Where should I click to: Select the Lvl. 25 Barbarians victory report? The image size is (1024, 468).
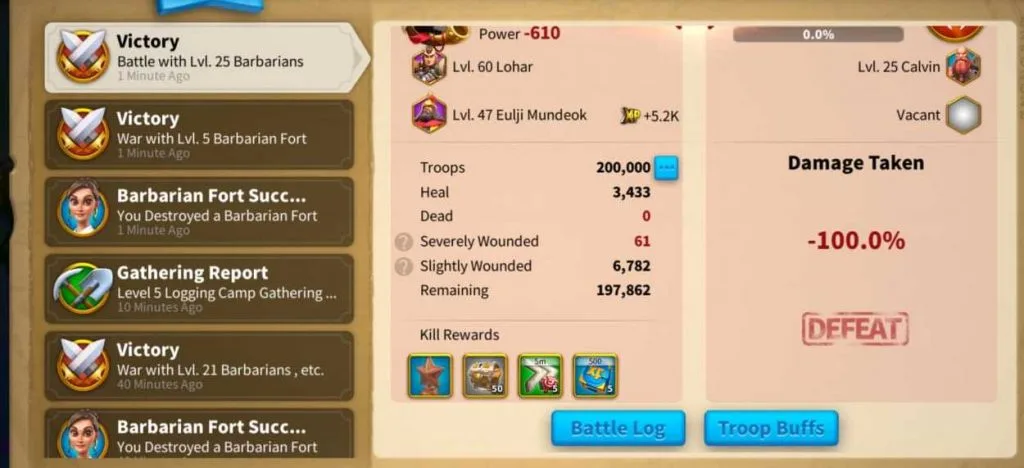pyautogui.click(x=200, y=58)
